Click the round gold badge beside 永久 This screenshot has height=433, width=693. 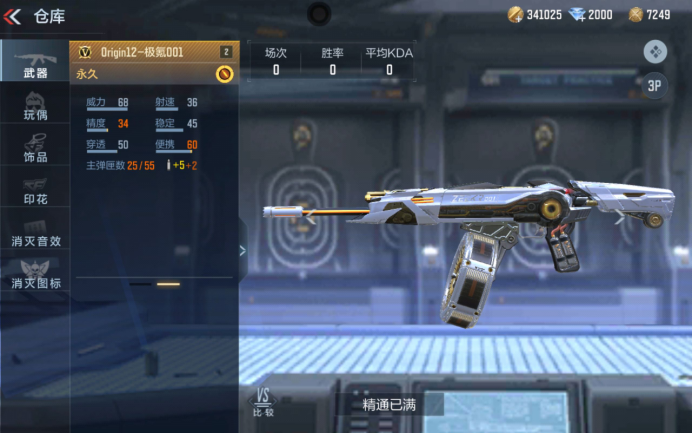224,74
